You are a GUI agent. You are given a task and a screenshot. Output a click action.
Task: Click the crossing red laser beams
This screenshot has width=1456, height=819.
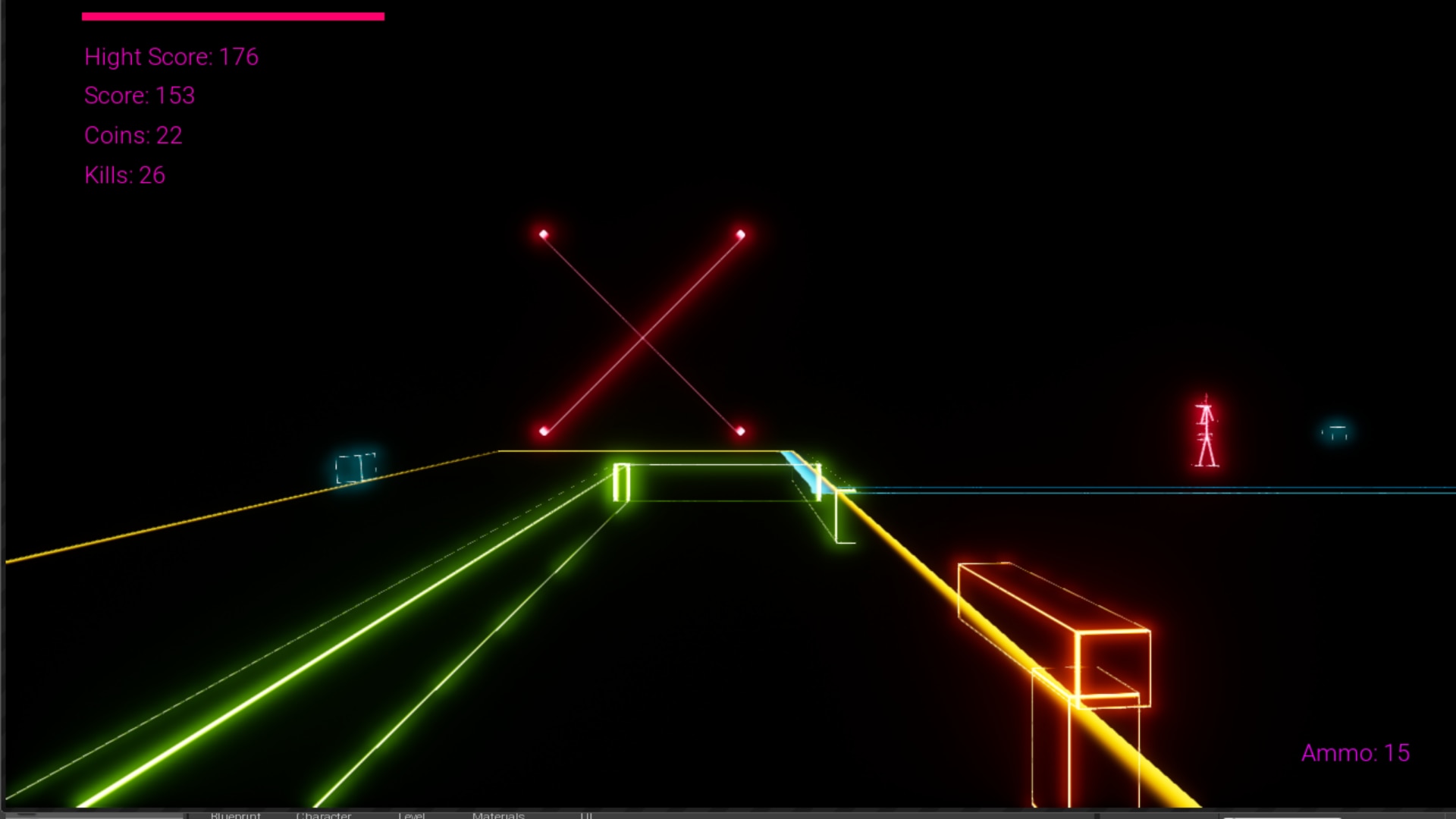[643, 334]
